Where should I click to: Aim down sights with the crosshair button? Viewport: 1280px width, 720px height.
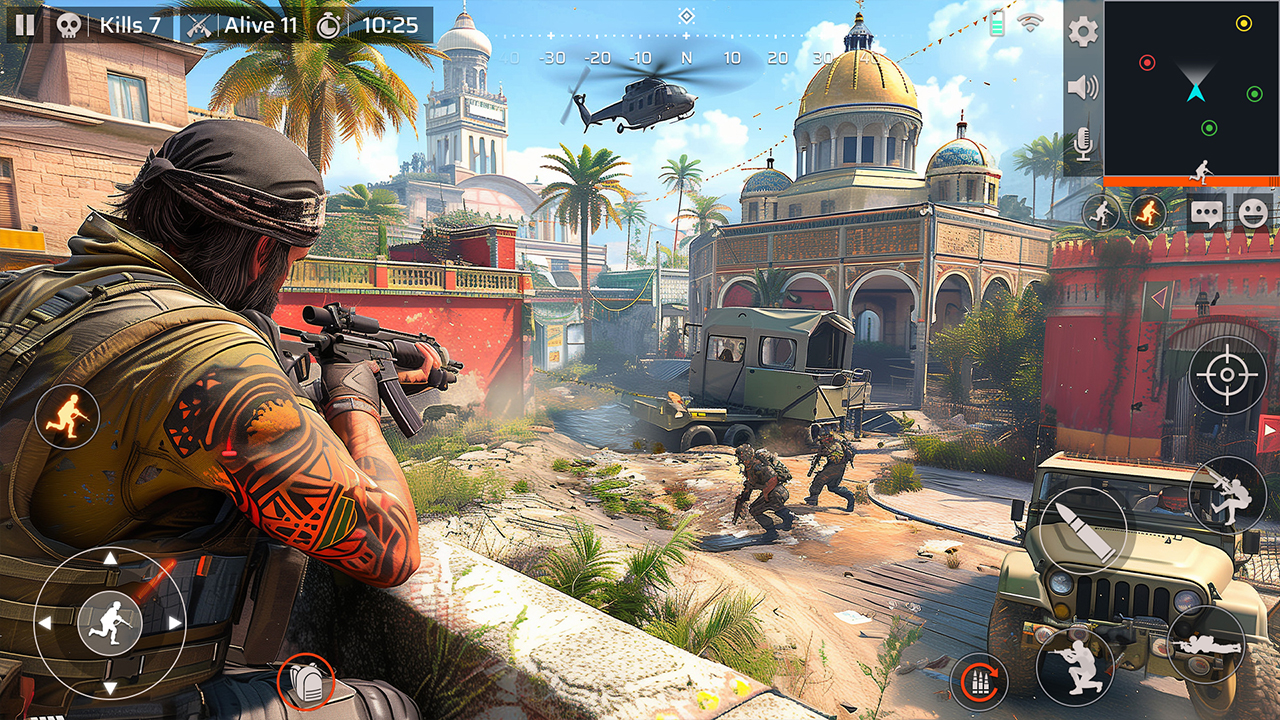[1227, 376]
